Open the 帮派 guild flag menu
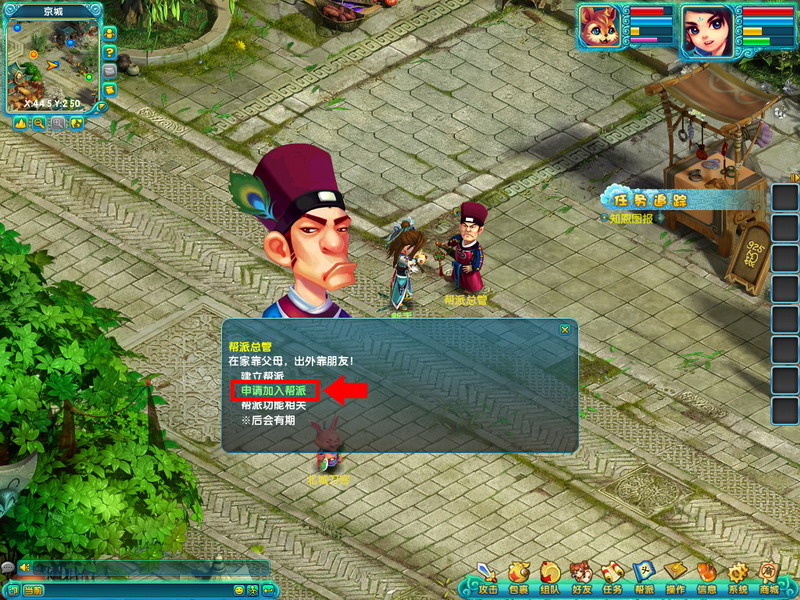 (643, 577)
